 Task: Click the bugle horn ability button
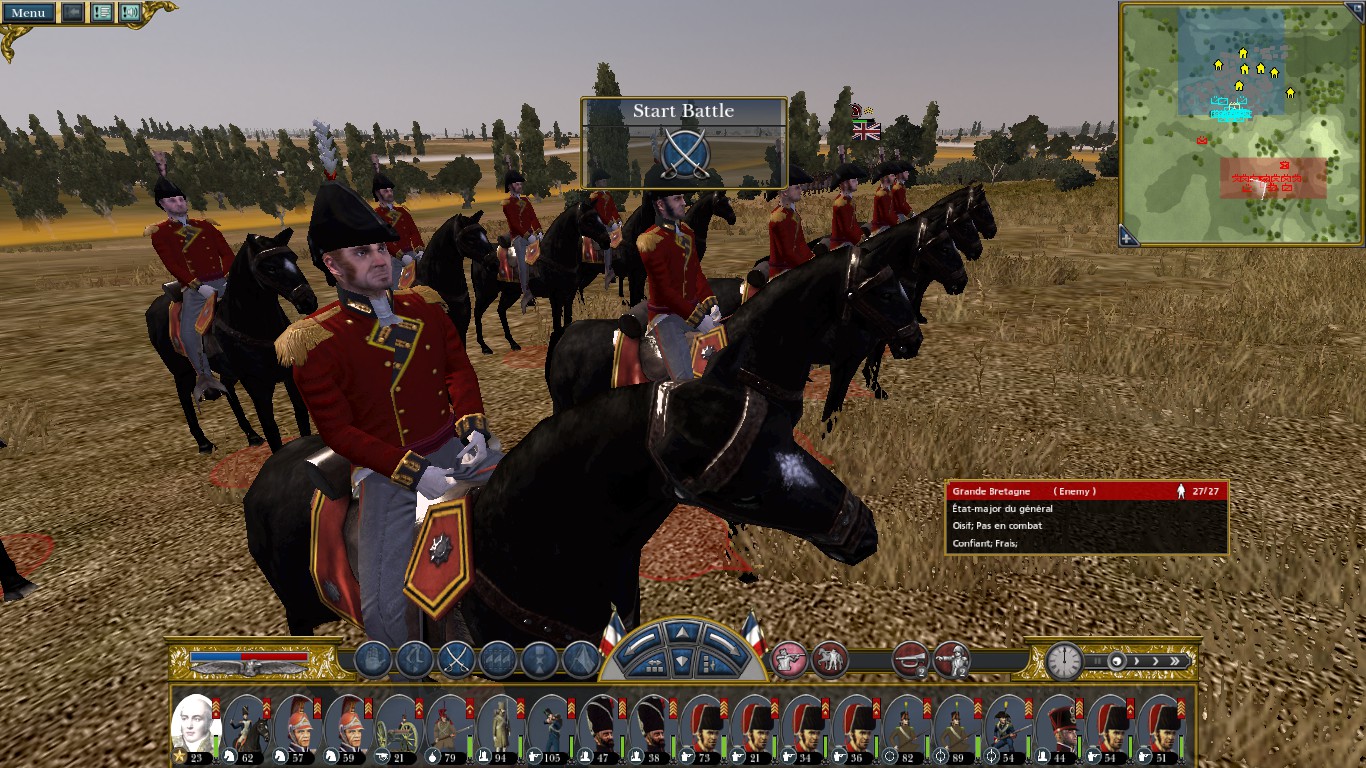pos(910,660)
